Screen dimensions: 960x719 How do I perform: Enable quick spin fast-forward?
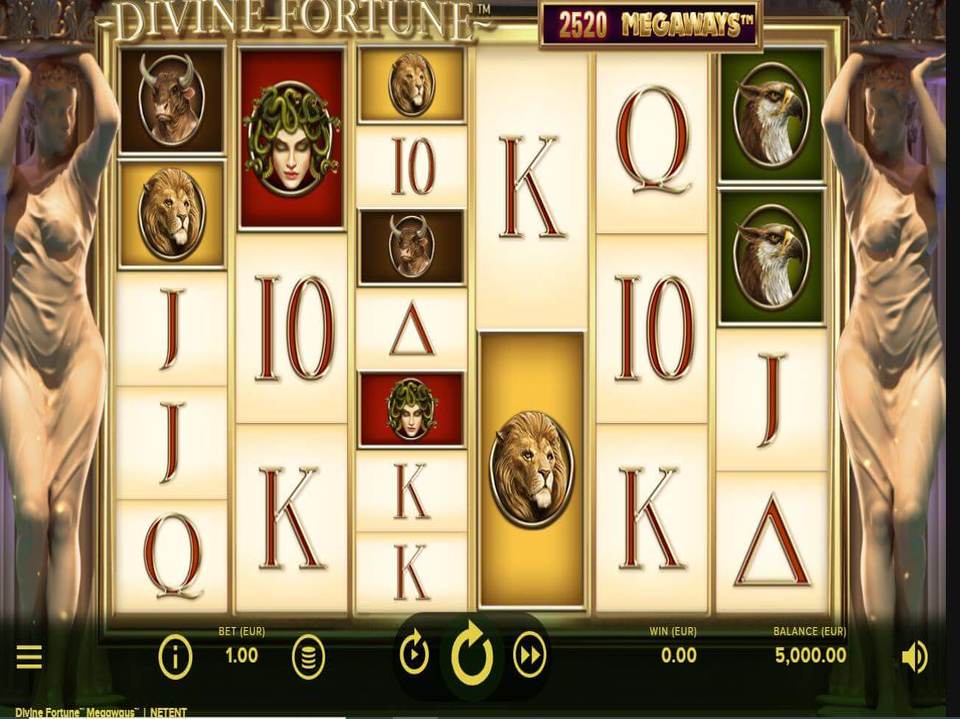[529, 655]
